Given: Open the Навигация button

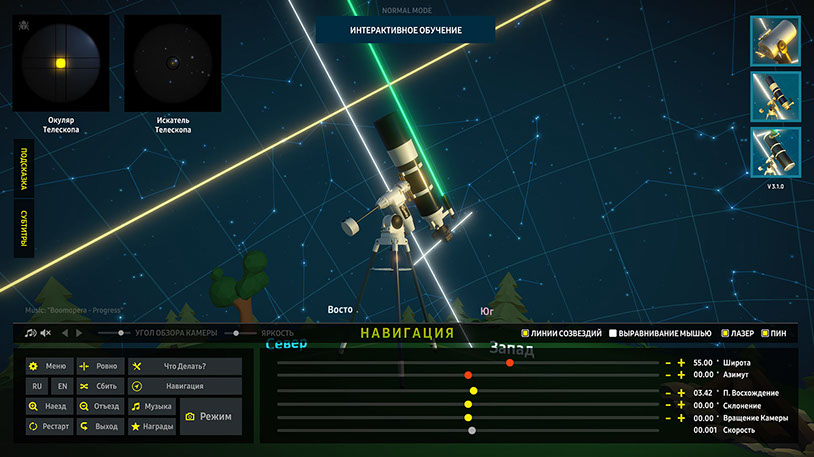Looking at the screenshot, I should point(185,386).
